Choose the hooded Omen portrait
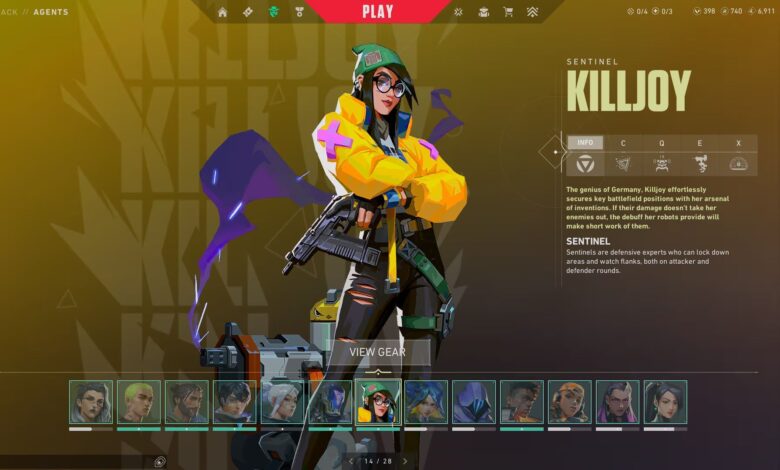 coord(474,401)
